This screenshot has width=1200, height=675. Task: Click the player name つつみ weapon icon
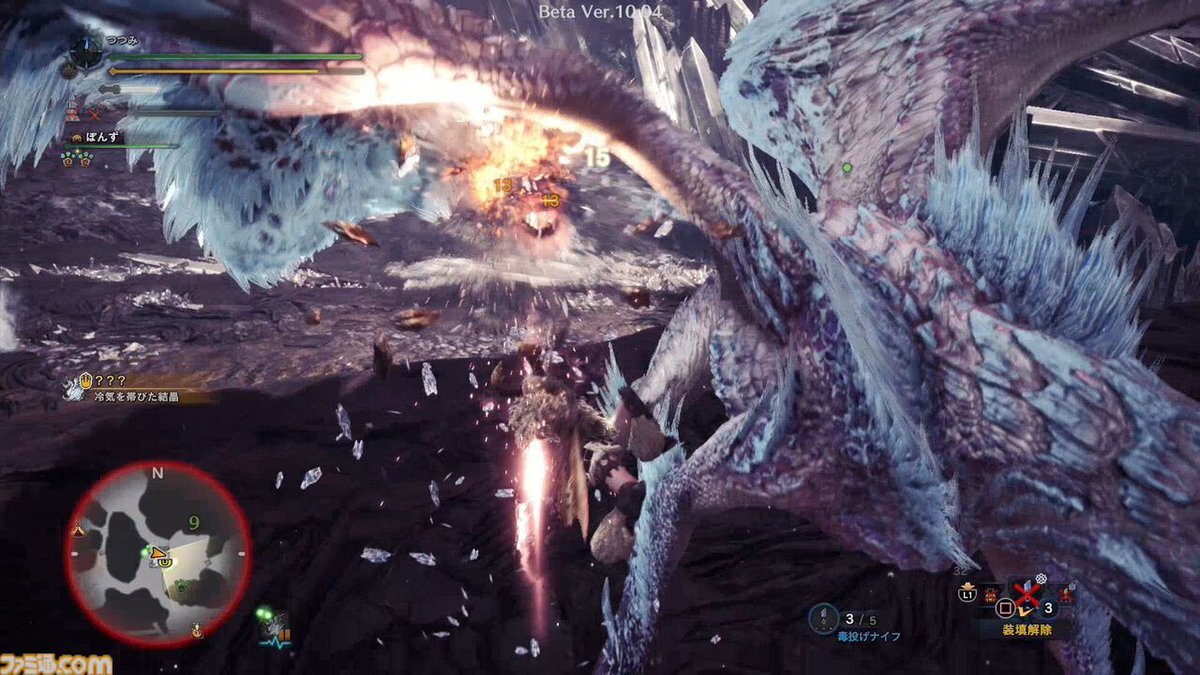(85, 55)
